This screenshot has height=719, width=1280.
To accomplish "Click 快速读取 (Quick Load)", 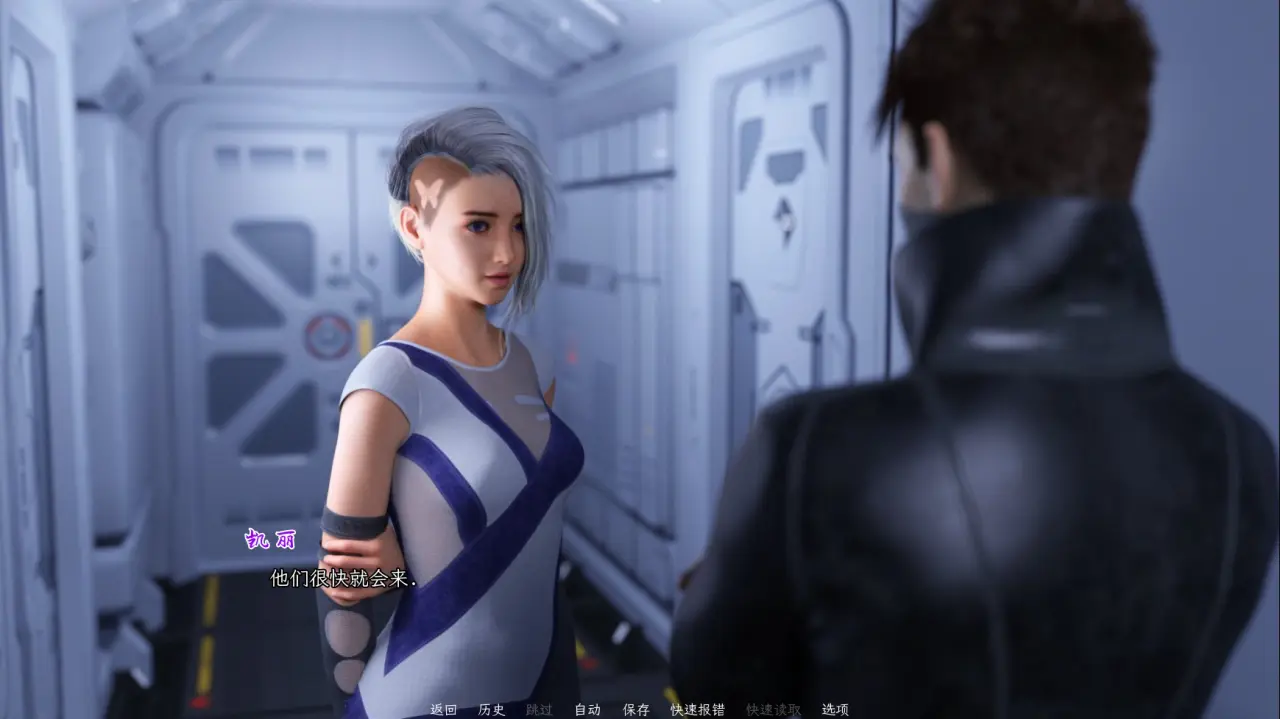I will (x=773, y=709).
